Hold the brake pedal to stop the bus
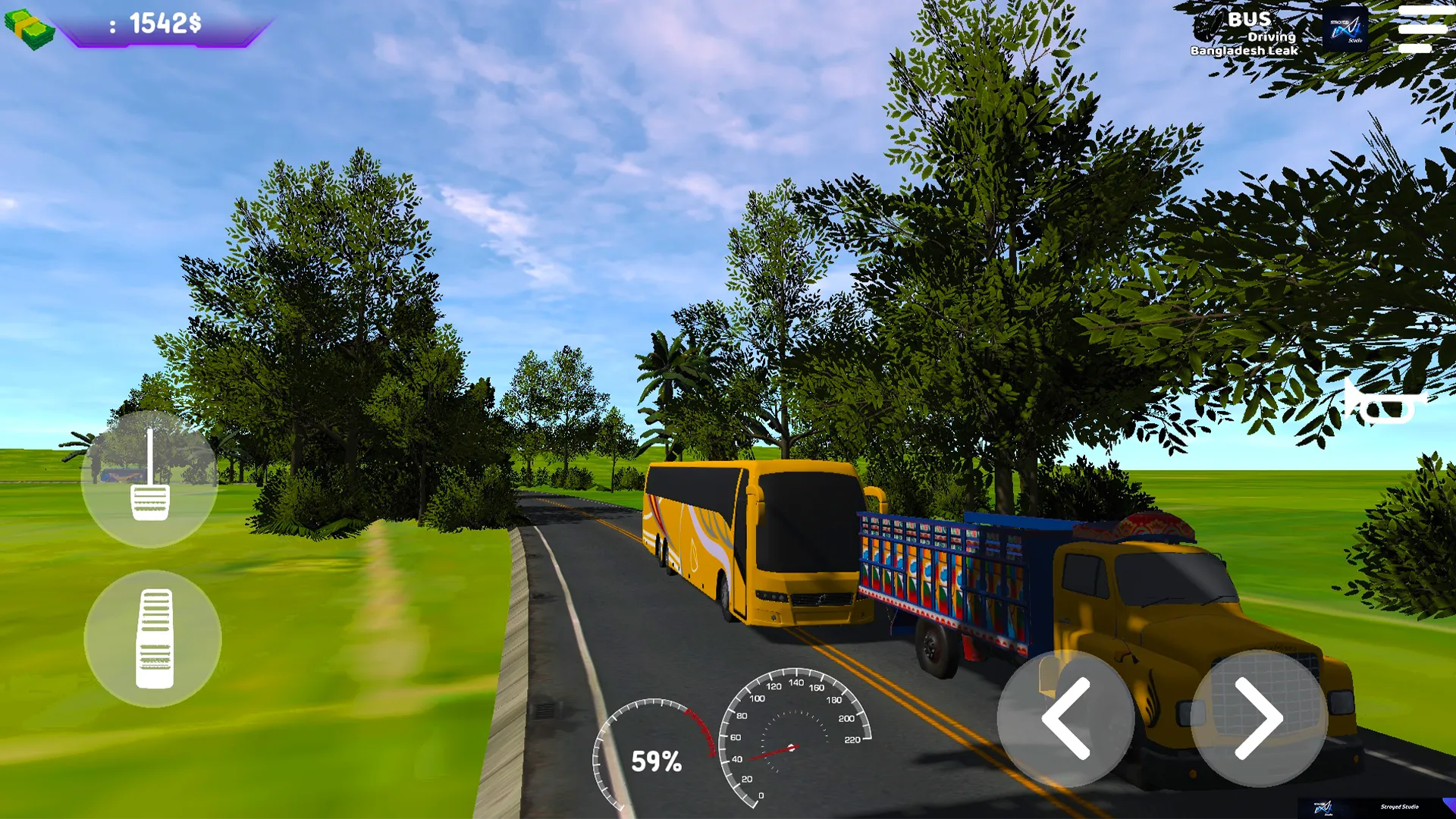The image size is (1456, 819). tap(149, 478)
